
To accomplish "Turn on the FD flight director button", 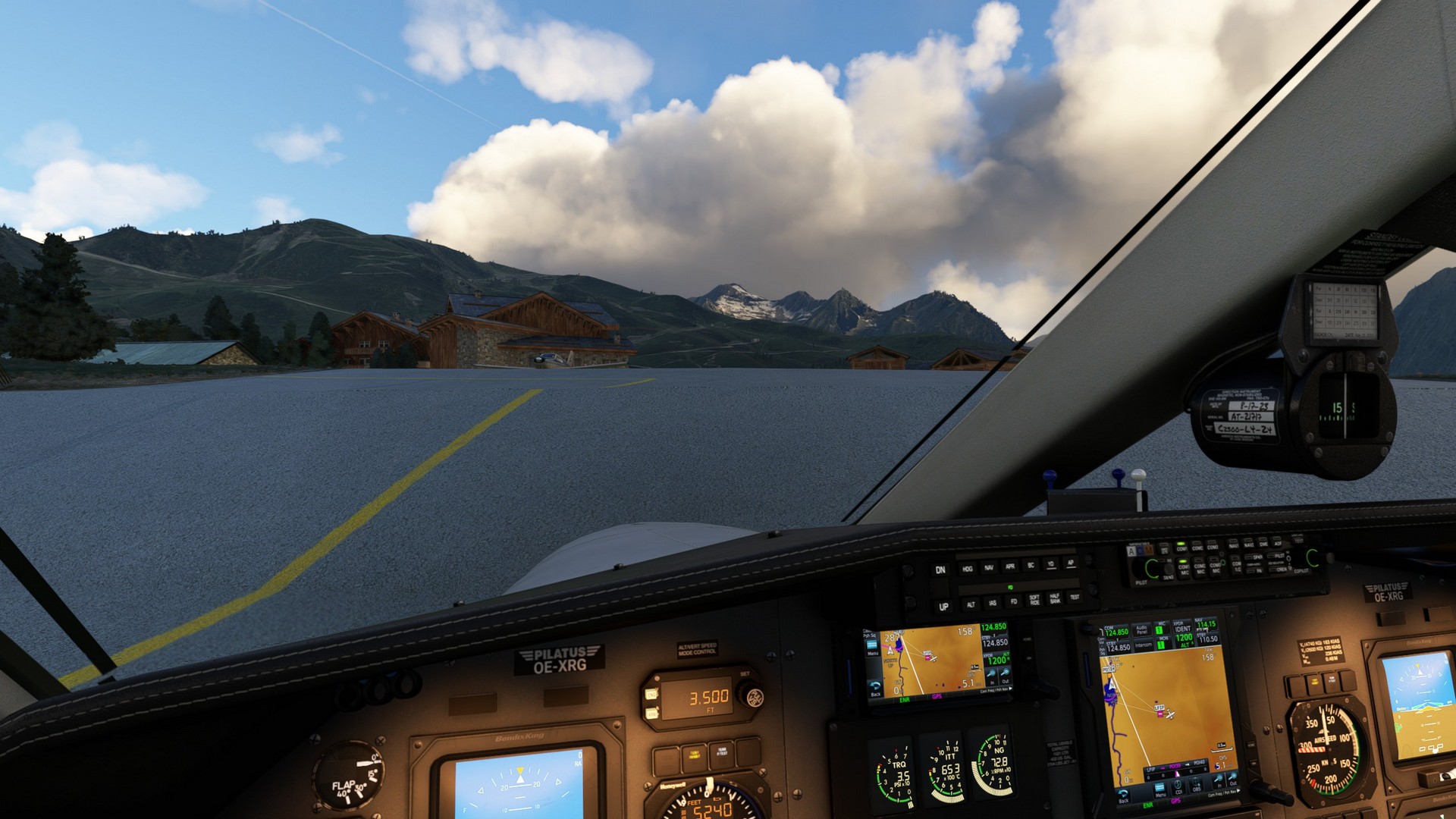I will tap(1013, 602).
